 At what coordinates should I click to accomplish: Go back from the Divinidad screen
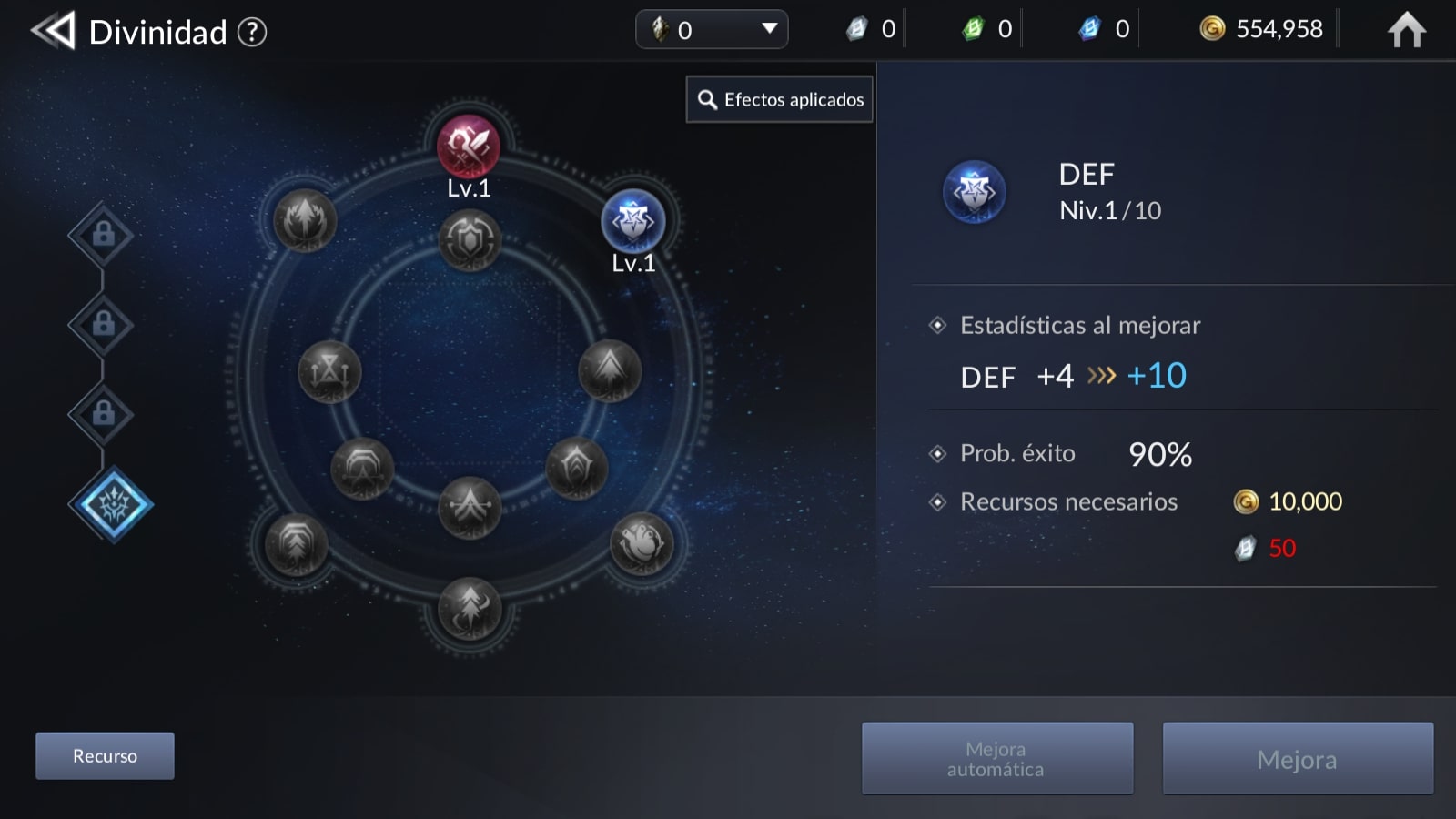pyautogui.click(x=53, y=32)
